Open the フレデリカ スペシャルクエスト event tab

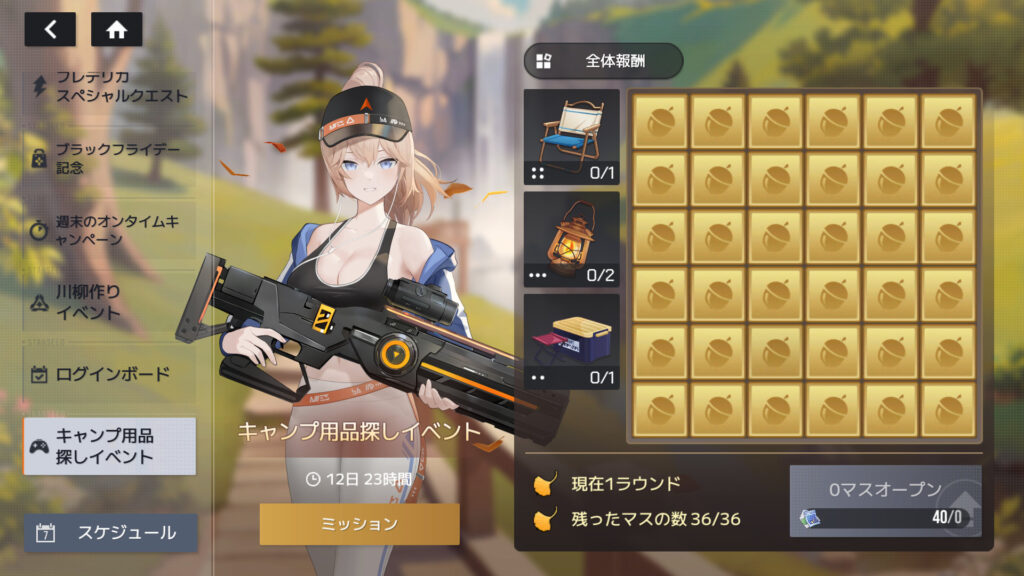[x=110, y=87]
